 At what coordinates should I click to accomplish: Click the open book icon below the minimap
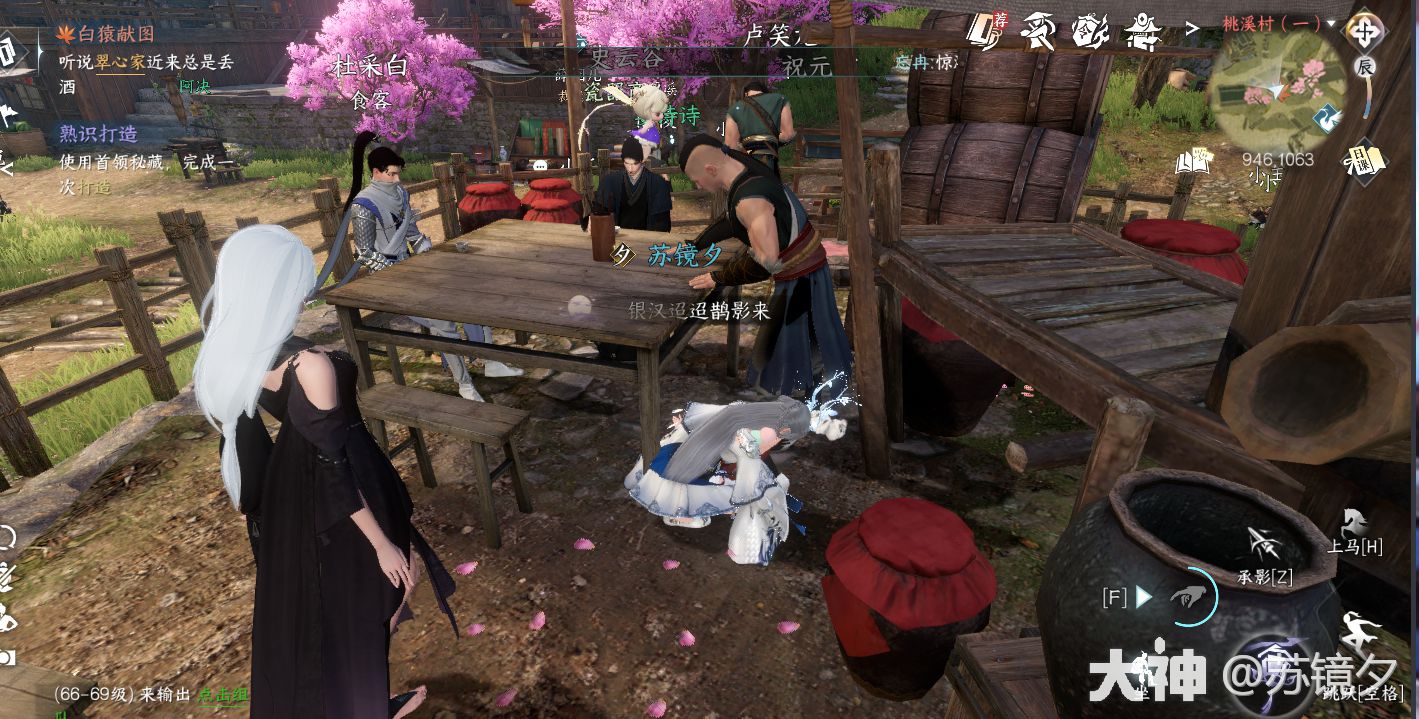click(x=1193, y=159)
